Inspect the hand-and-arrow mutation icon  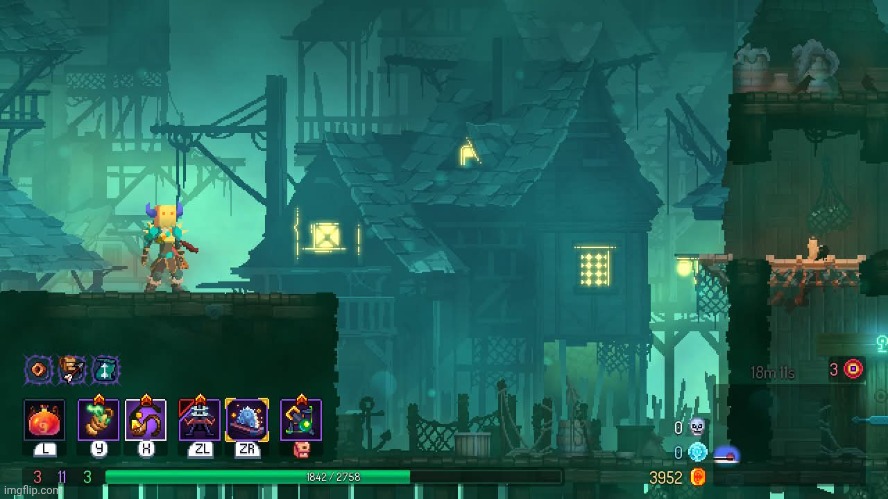click(x=71, y=368)
